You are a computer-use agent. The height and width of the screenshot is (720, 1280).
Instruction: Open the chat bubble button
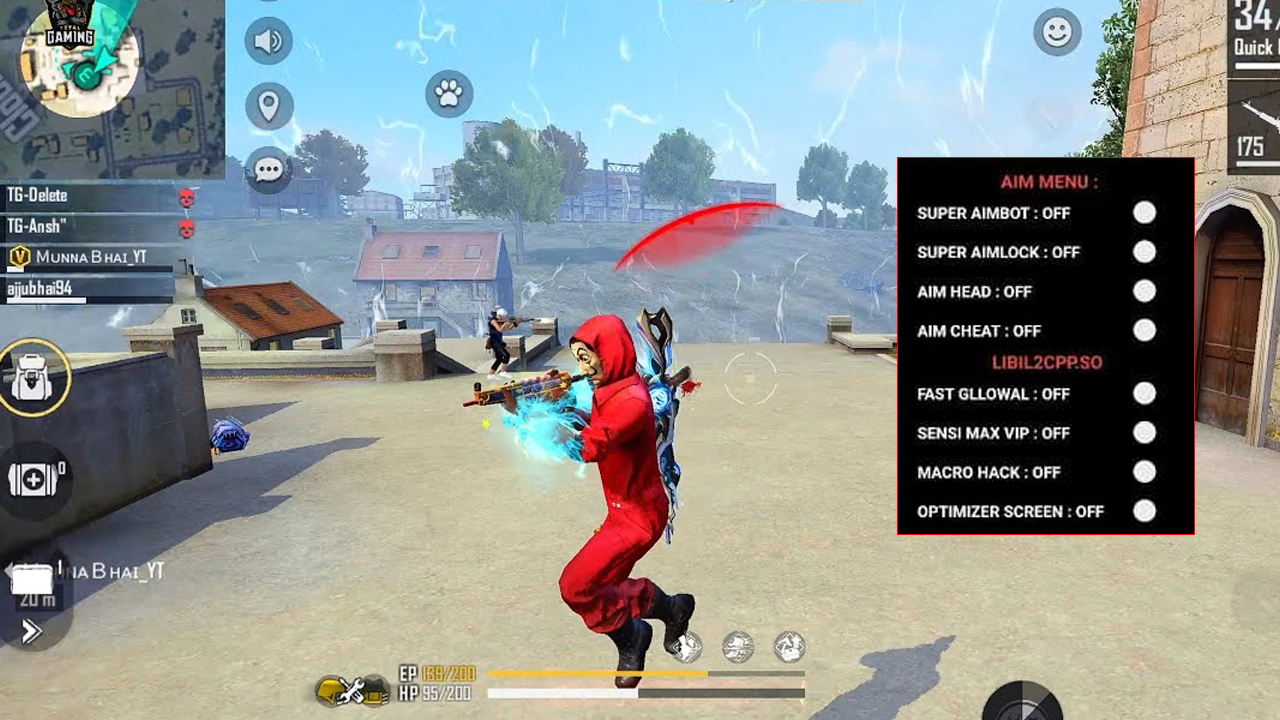point(268,169)
